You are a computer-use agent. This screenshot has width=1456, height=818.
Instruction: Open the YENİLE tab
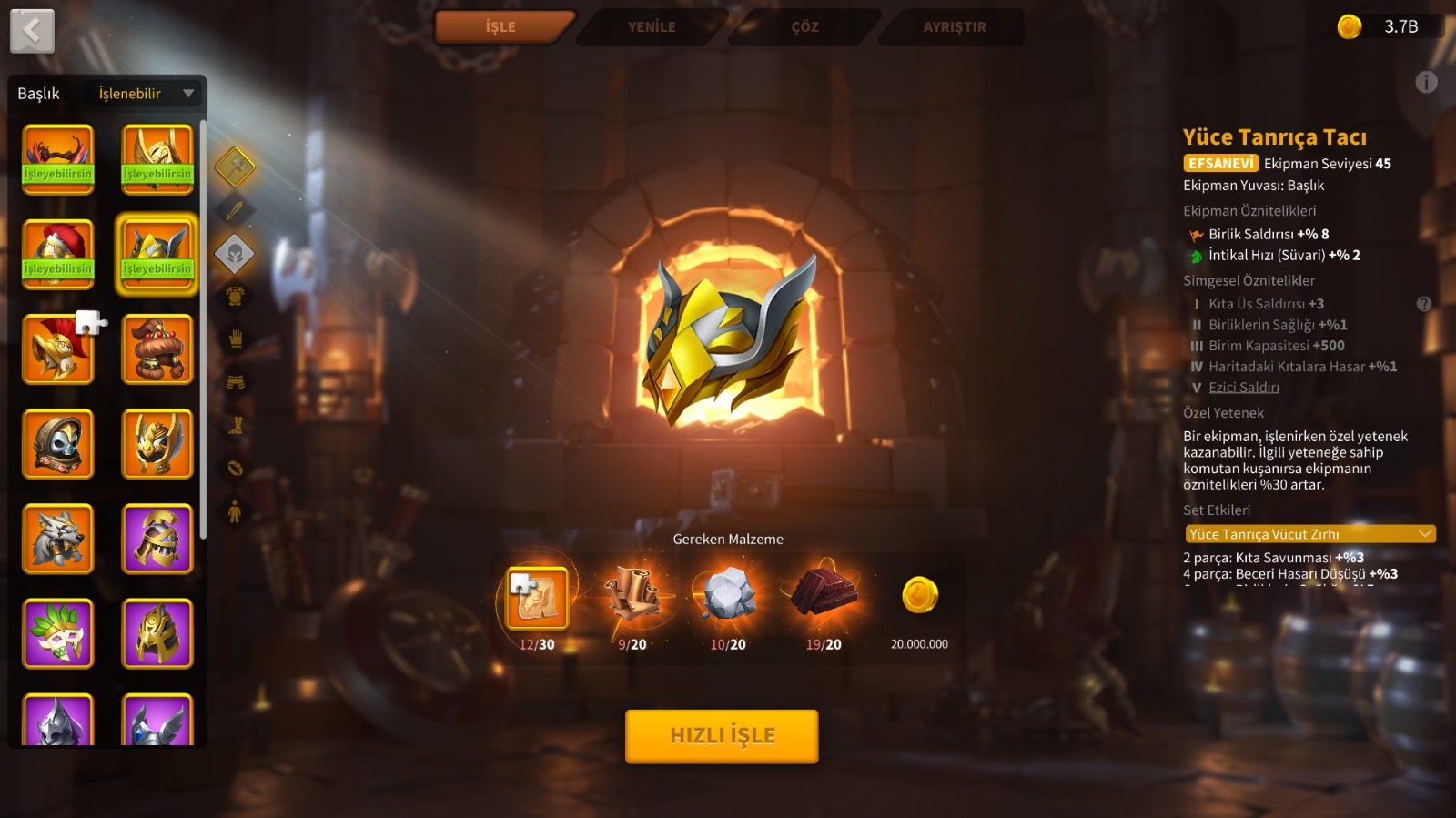652,27
